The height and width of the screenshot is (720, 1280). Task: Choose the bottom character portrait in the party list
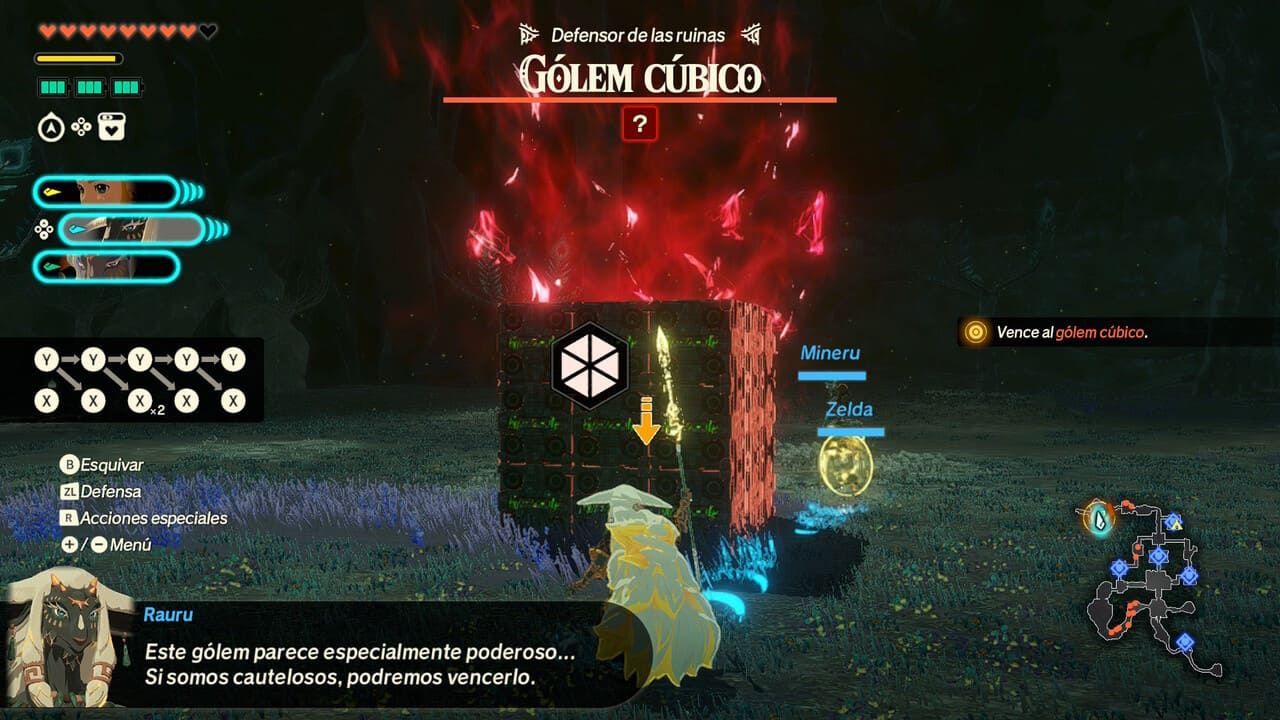coord(105,267)
